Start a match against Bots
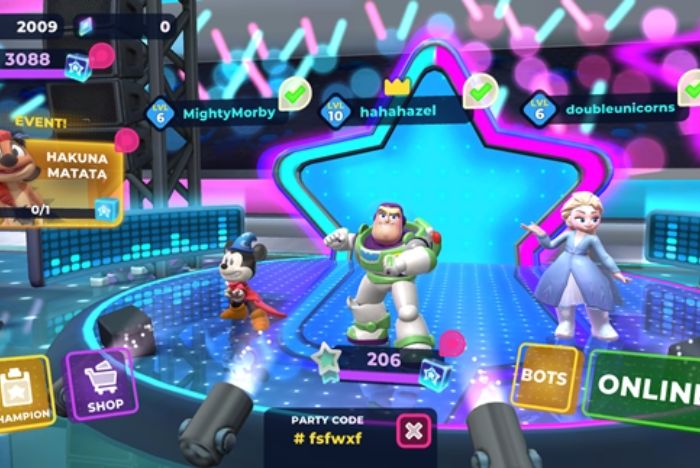The image size is (700, 468). tap(545, 379)
